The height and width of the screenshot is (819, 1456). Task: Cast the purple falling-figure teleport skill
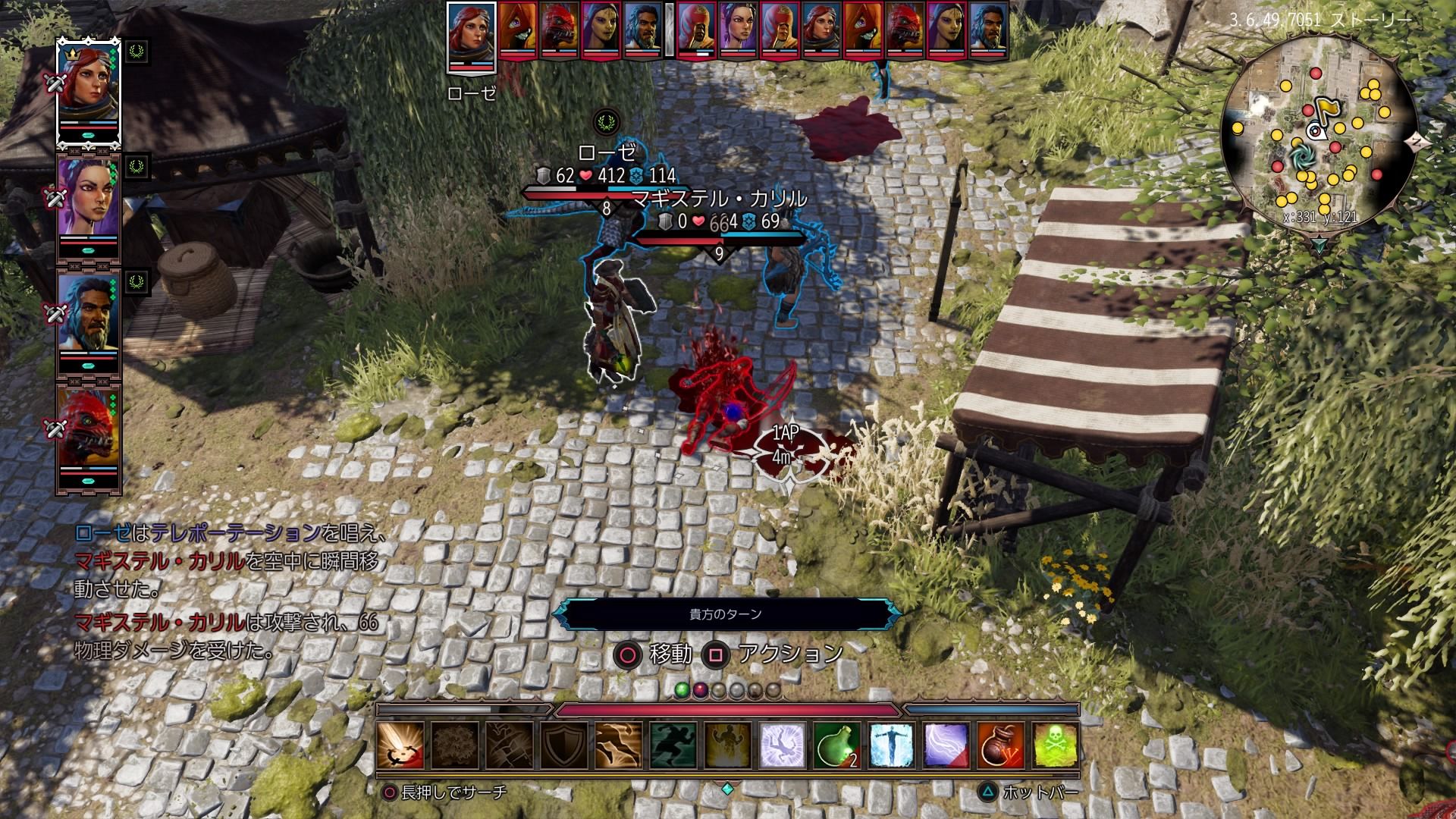point(783,745)
